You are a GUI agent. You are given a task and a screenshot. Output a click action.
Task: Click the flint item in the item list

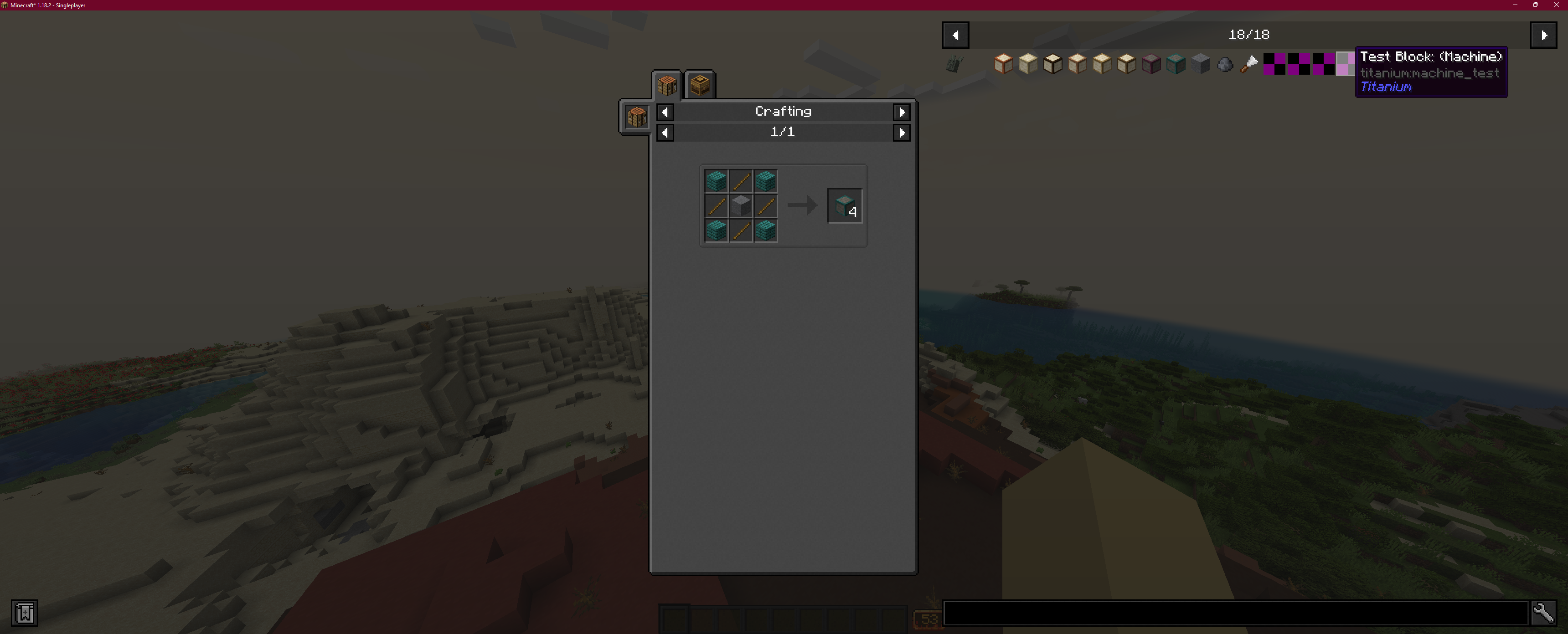coord(1225,64)
